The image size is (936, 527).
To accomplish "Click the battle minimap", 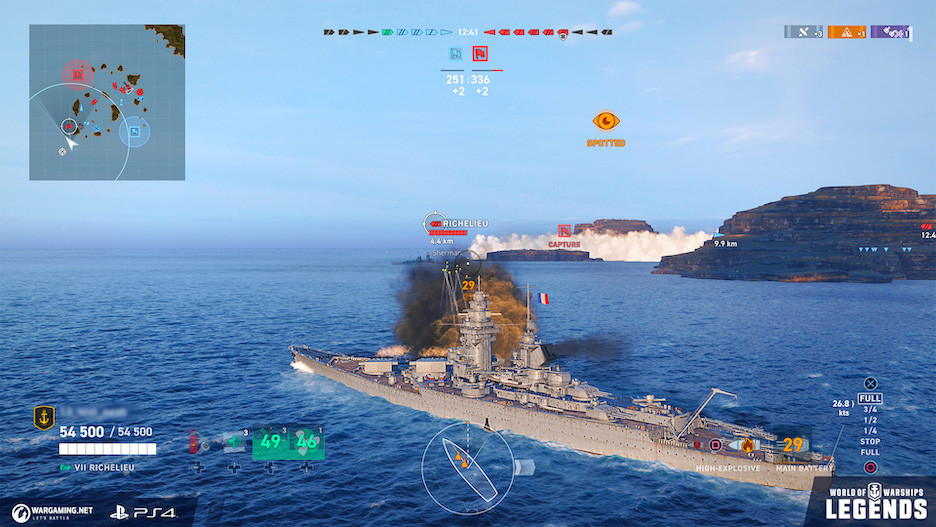I will click(106, 103).
